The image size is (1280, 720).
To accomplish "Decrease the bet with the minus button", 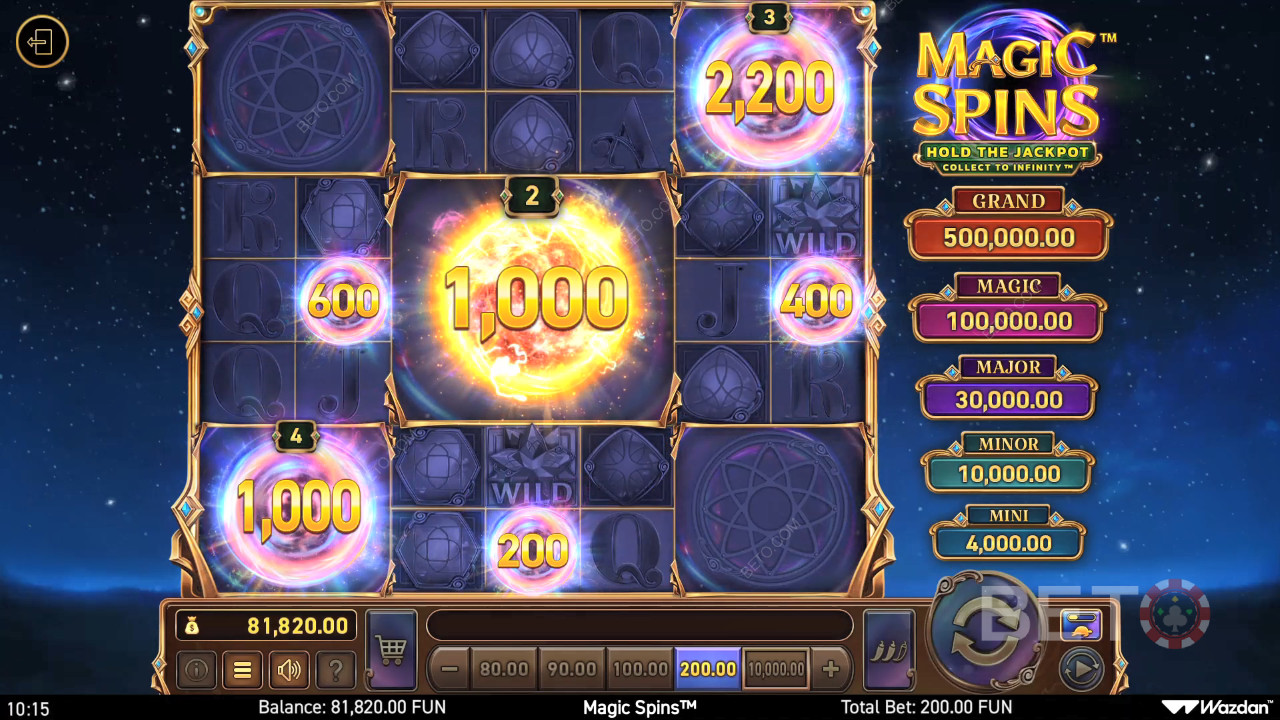I will (x=450, y=669).
